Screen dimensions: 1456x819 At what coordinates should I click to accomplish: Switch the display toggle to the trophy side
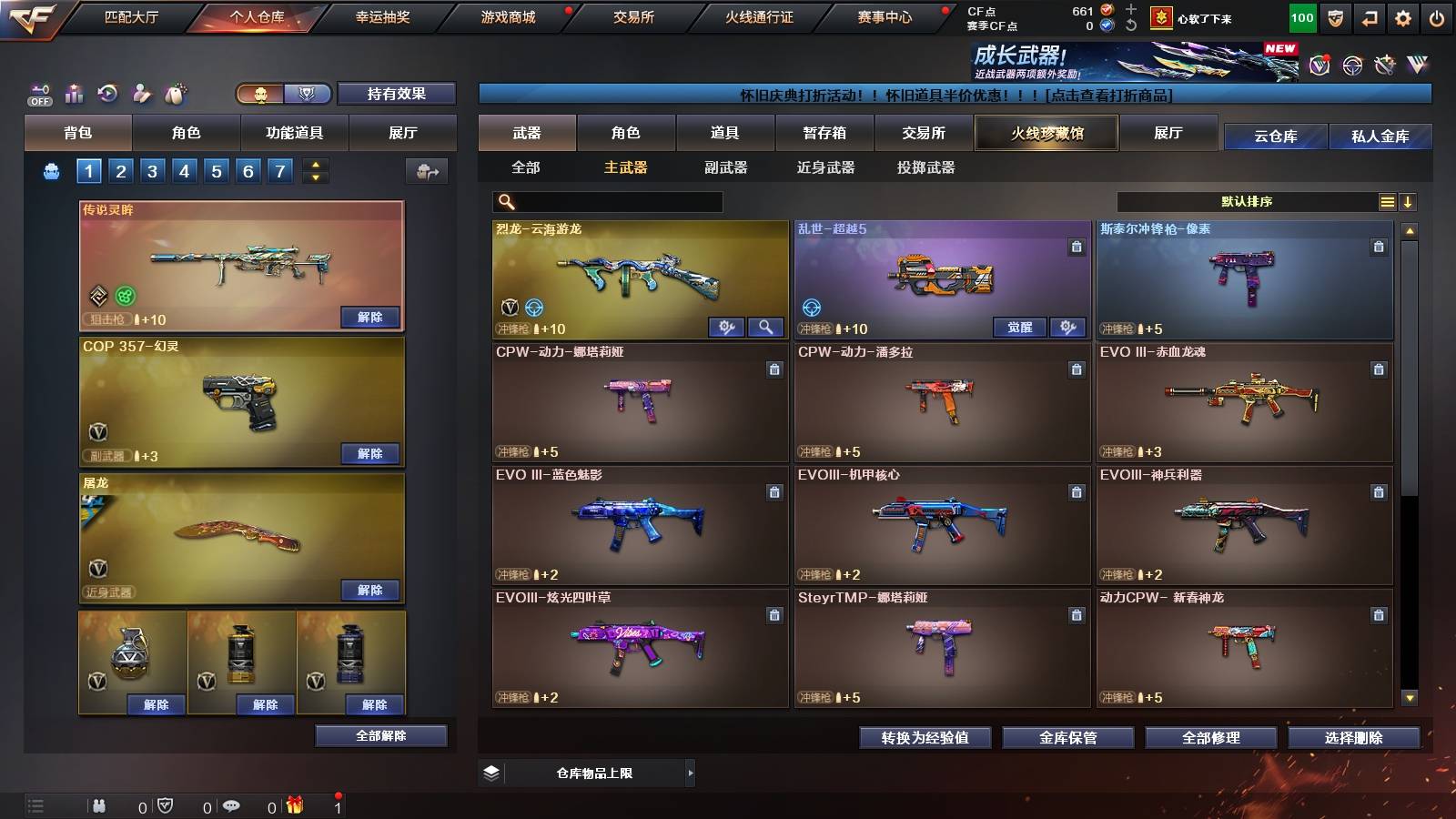click(x=309, y=94)
